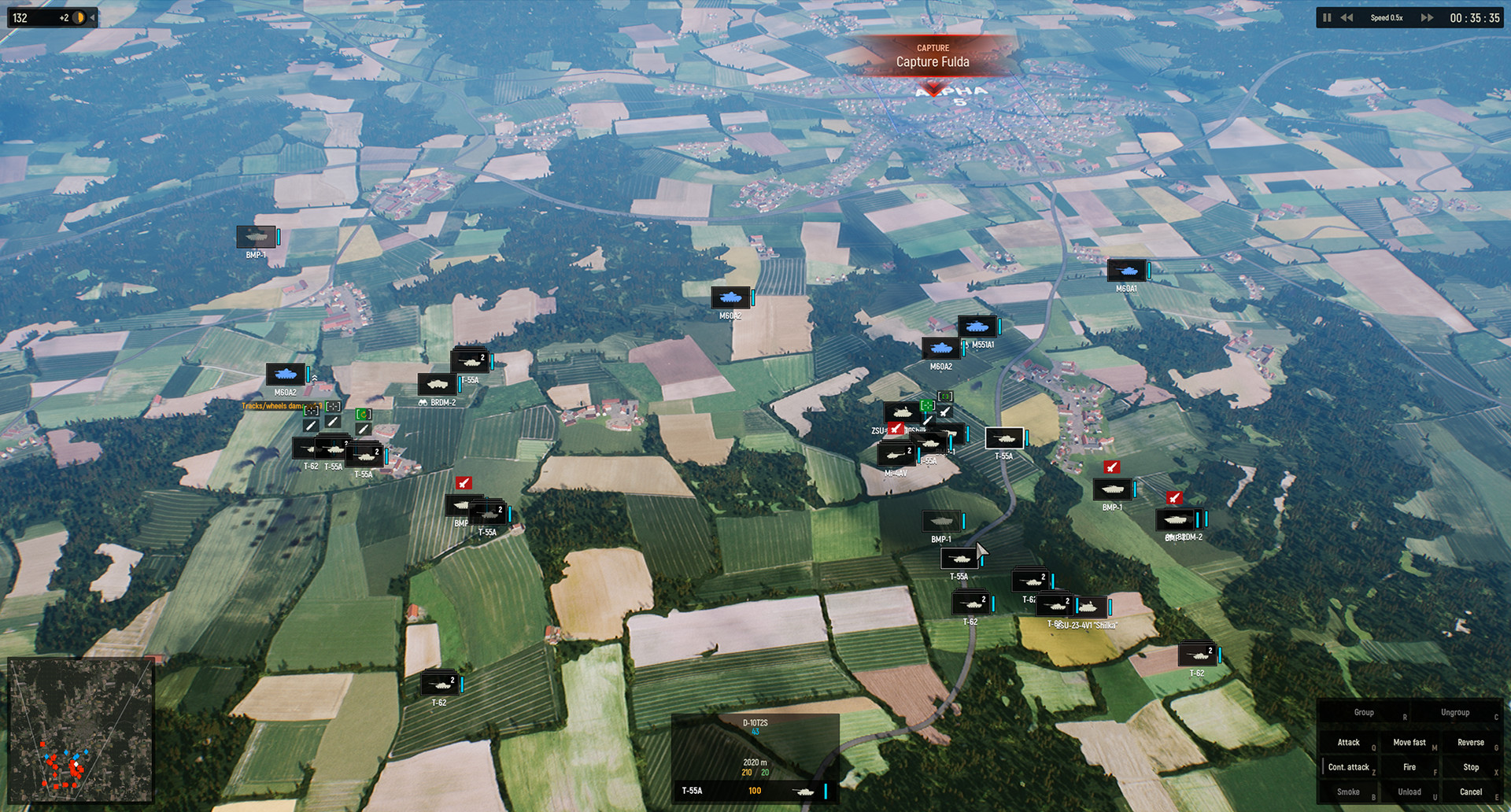Viewport: 1511px width, 812px height.
Task: Pause the game via the pause icon
Action: (1327, 17)
